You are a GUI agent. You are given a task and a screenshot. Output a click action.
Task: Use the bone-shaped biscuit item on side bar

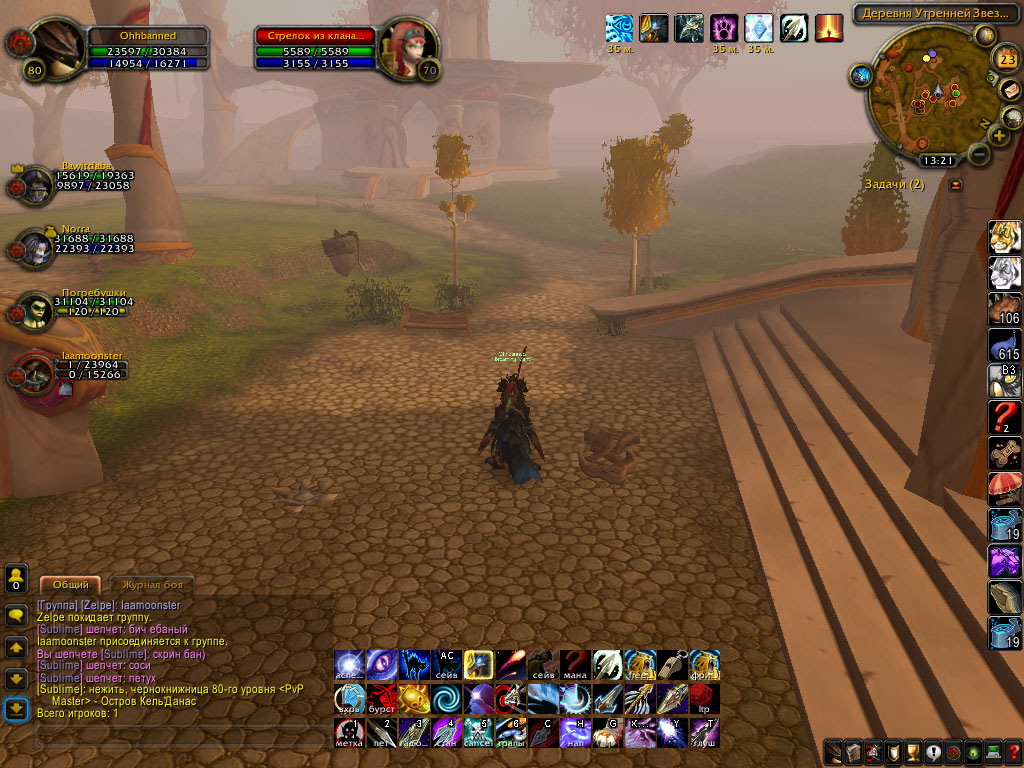pyautogui.click(x=1003, y=451)
